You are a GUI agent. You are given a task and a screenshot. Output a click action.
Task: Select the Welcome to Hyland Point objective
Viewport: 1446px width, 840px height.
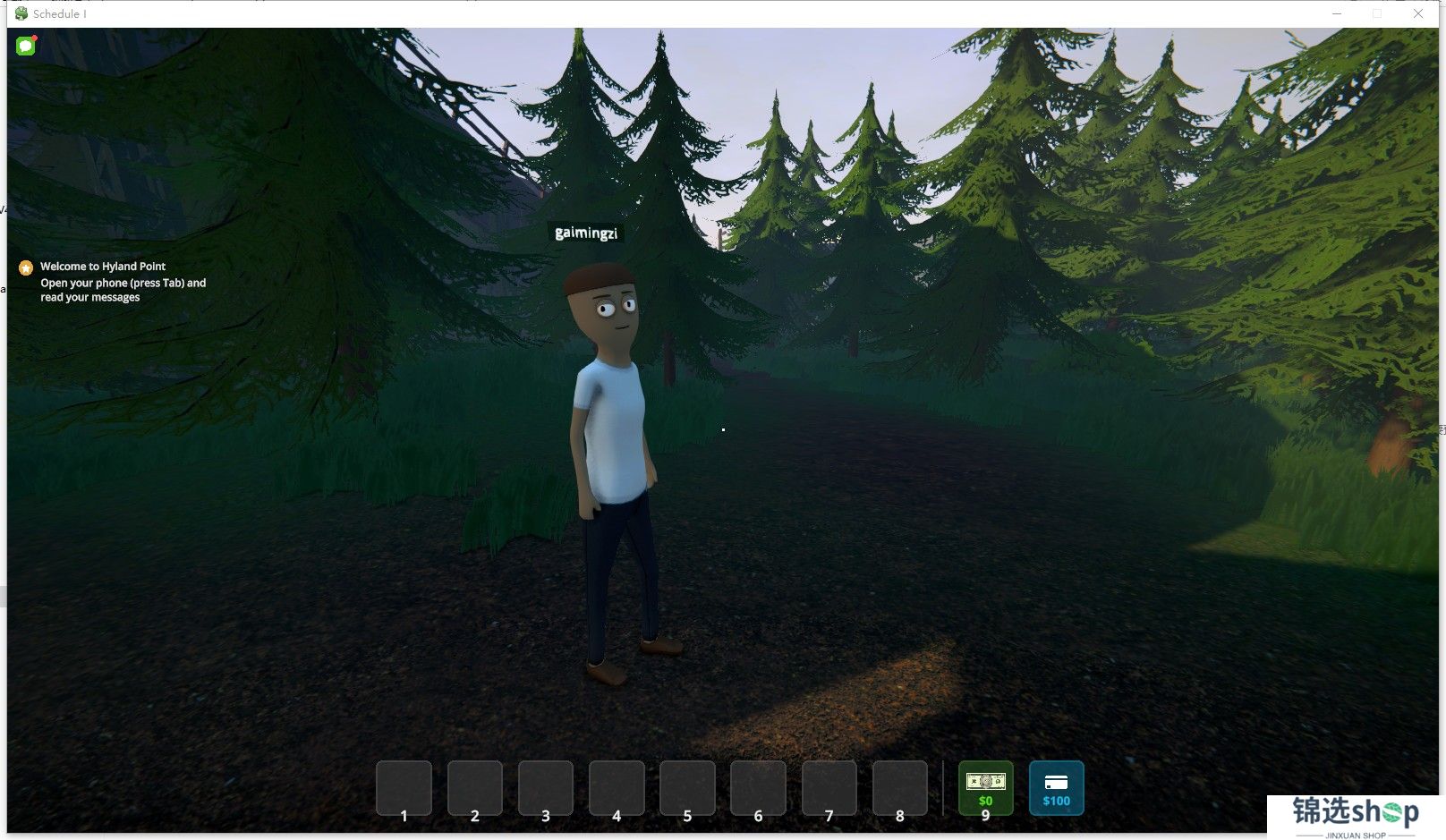click(x=103, y=267)
